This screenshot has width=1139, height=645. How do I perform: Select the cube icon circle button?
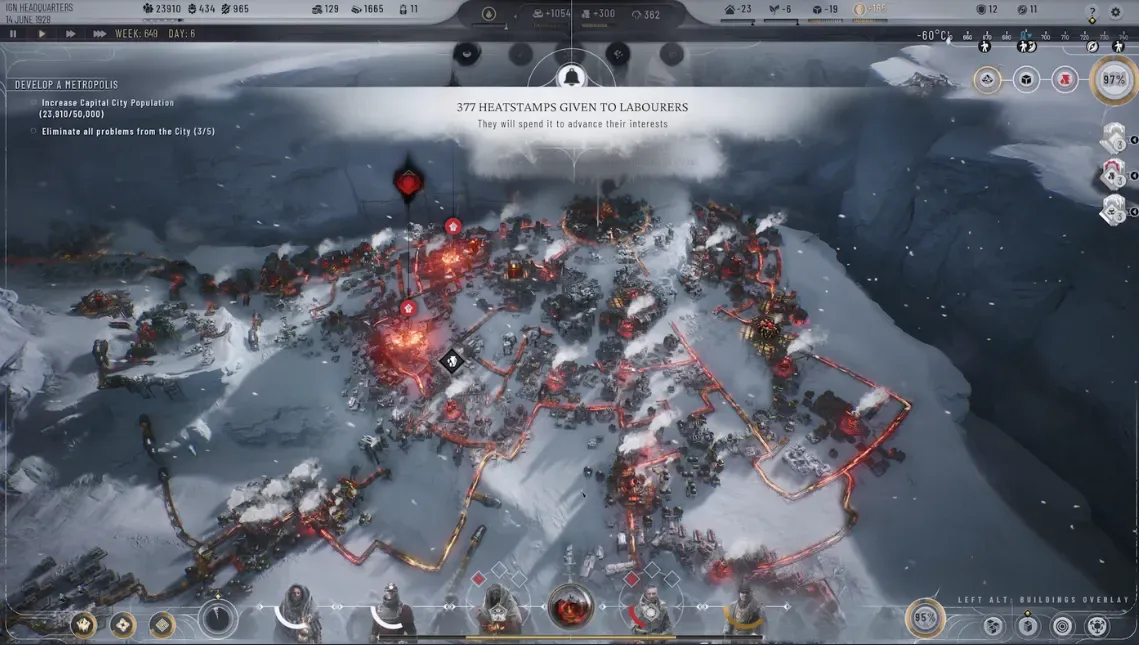1026,80
